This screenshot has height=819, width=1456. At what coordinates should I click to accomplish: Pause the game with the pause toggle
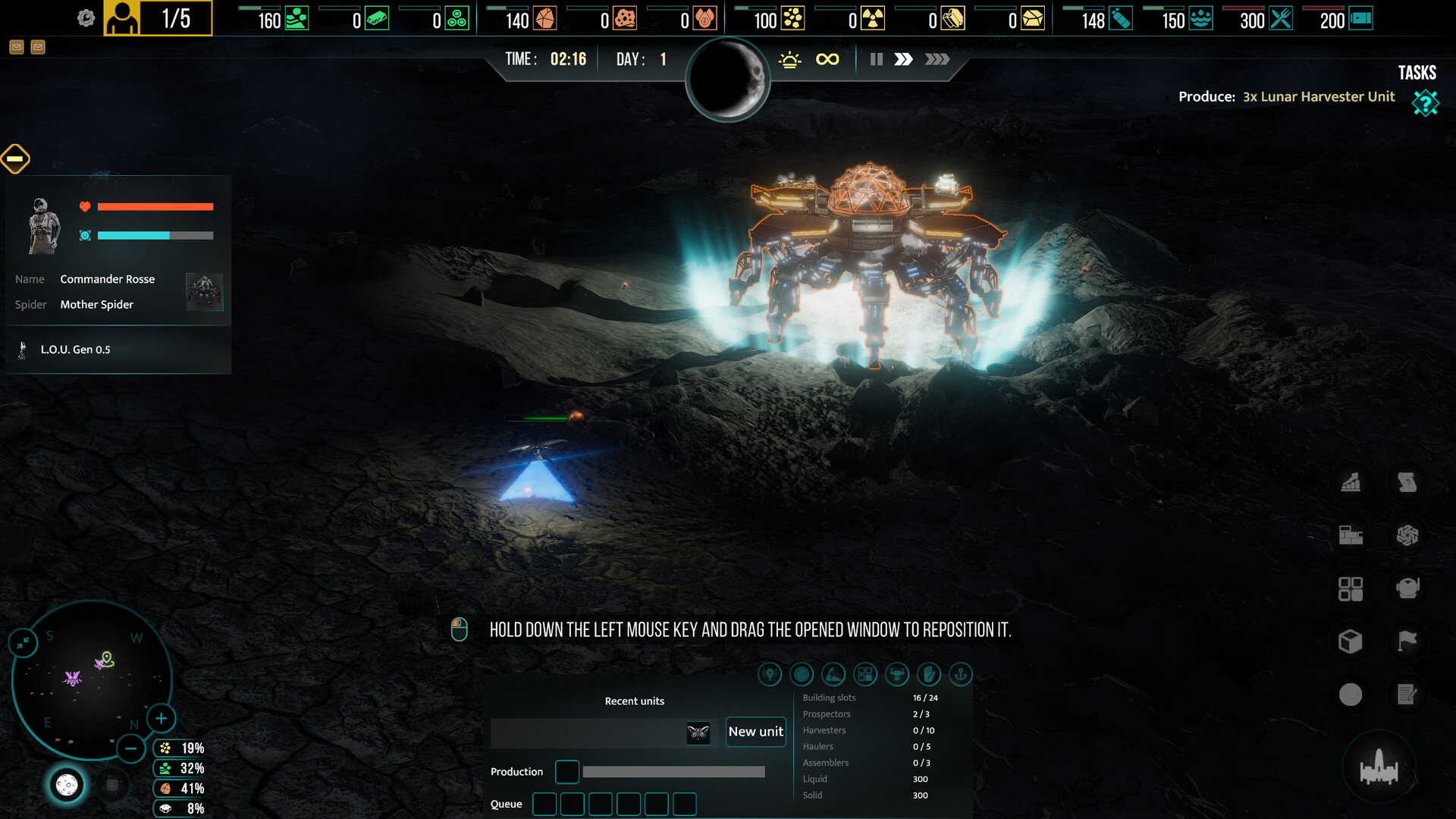(876, 58)
